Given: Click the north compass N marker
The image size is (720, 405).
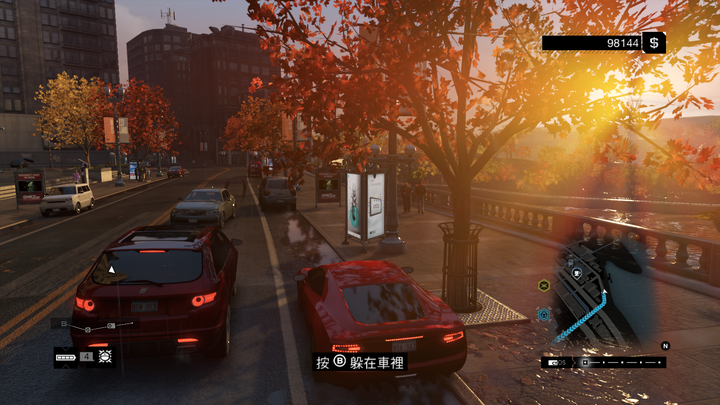Looking at the screenshot, I should (664, 345).
